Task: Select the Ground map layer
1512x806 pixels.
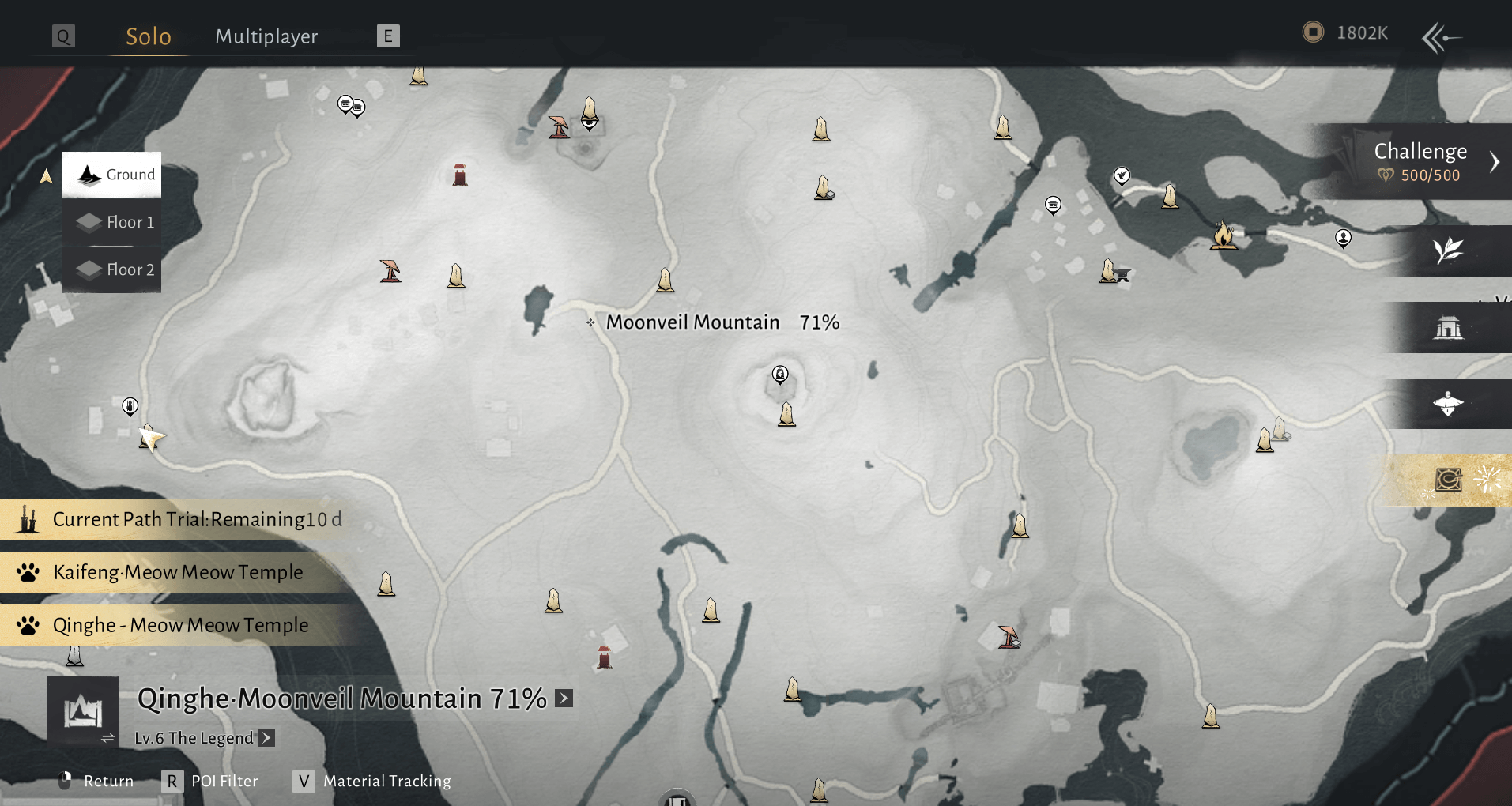Action: click(x=111, y=175)
